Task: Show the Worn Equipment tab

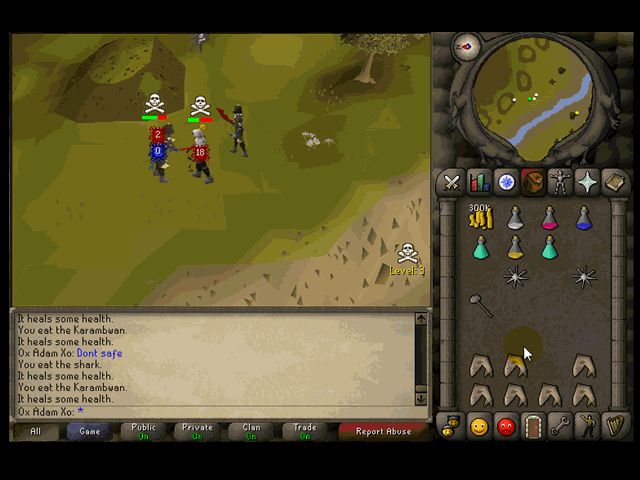Action: (560, 182)
